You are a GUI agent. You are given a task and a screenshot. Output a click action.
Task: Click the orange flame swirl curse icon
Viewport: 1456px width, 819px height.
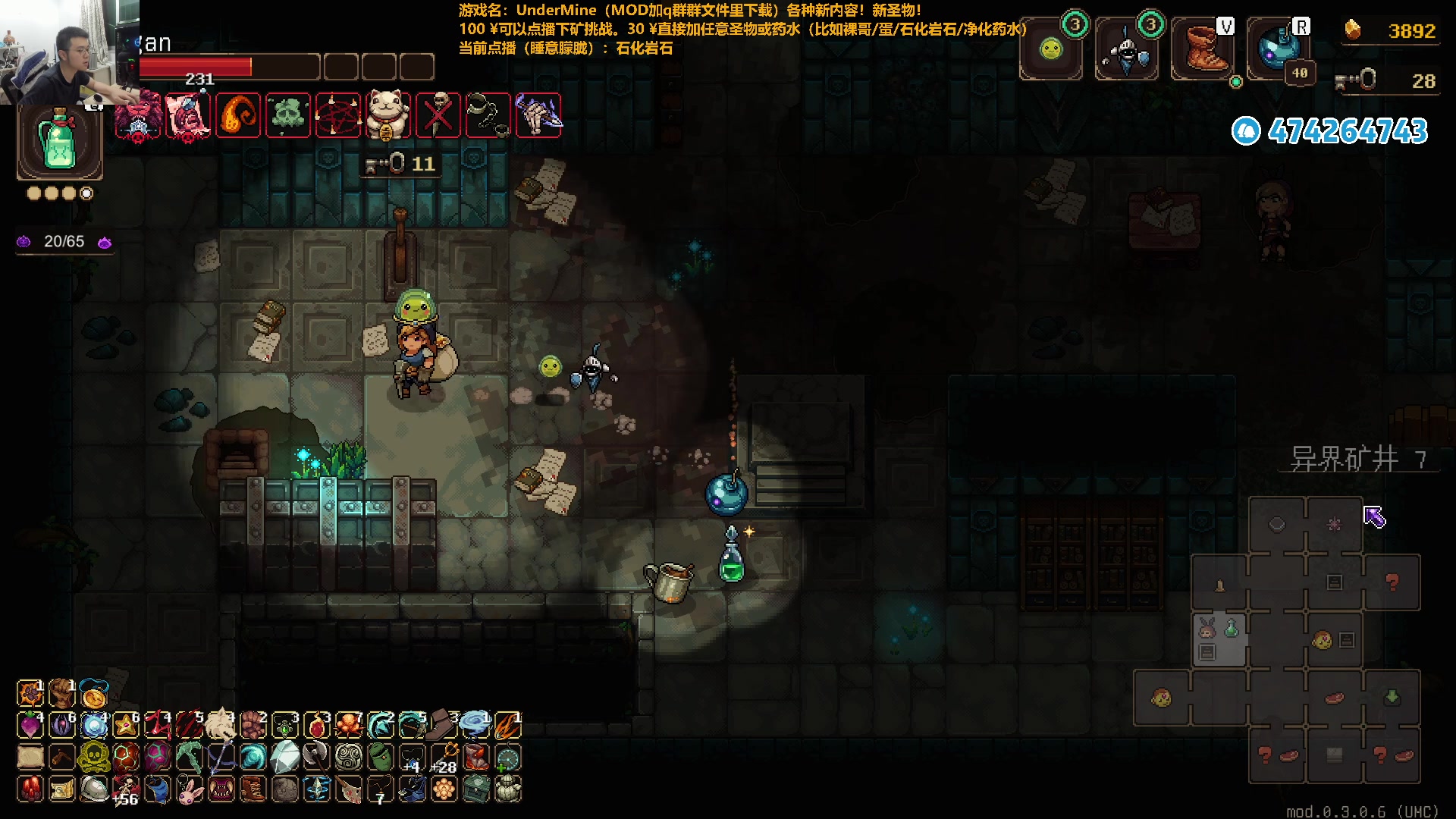238,116
